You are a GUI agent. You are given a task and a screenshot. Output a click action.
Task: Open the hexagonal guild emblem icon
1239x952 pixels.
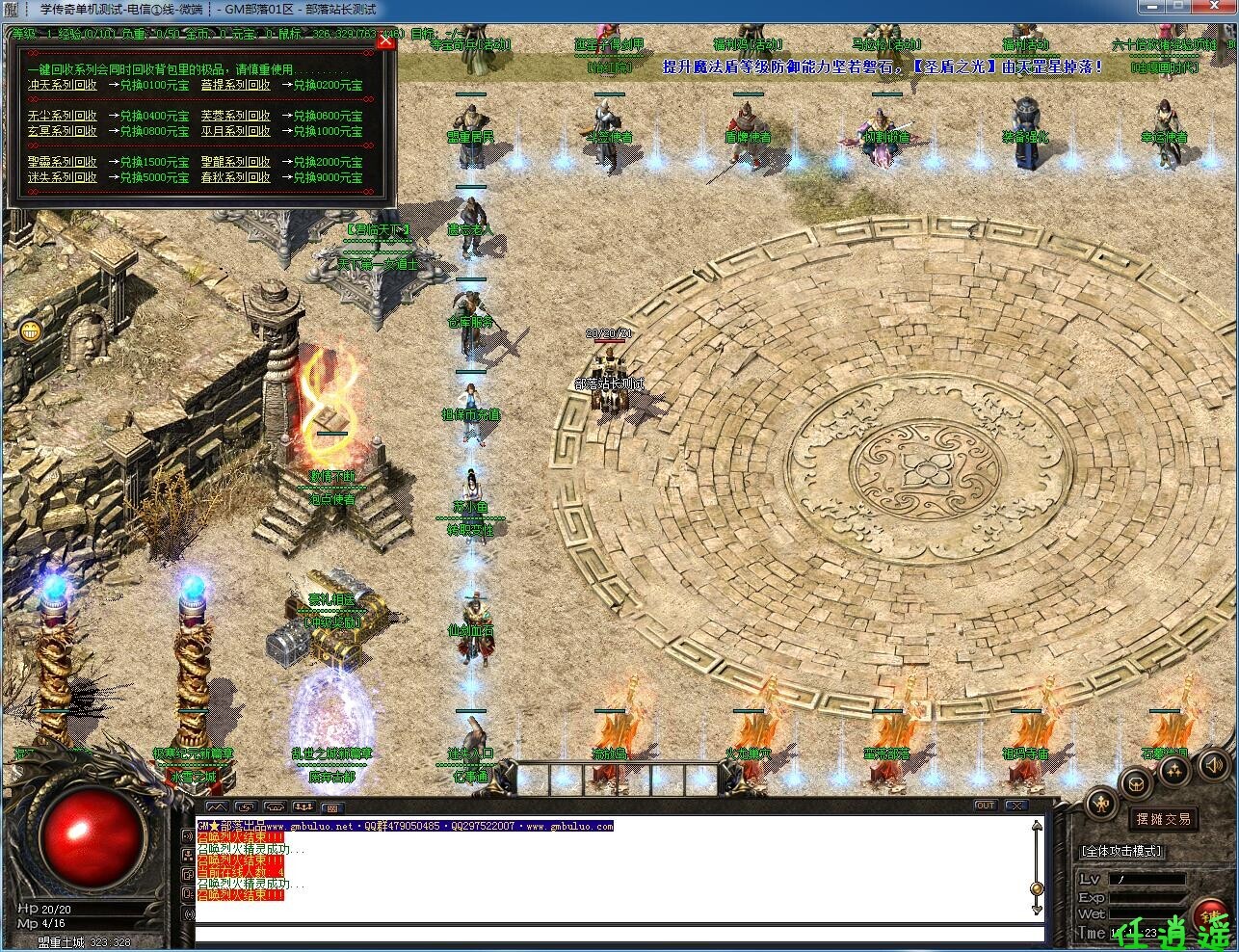[1137, 784]
